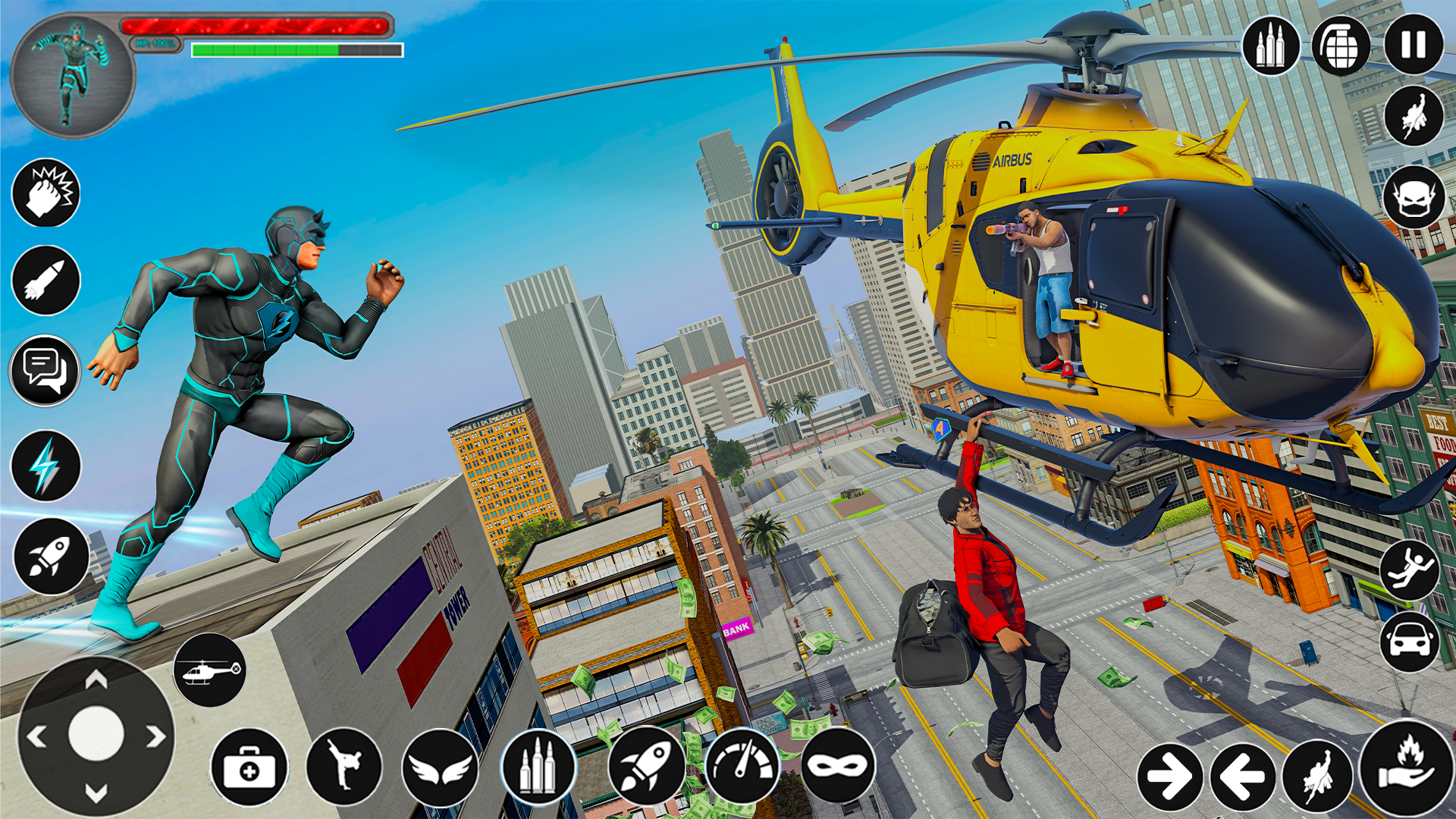The height and width of the screenshot is (819, 1456).
Task: Open the chat speech bubbles
Action: [46, 371]
